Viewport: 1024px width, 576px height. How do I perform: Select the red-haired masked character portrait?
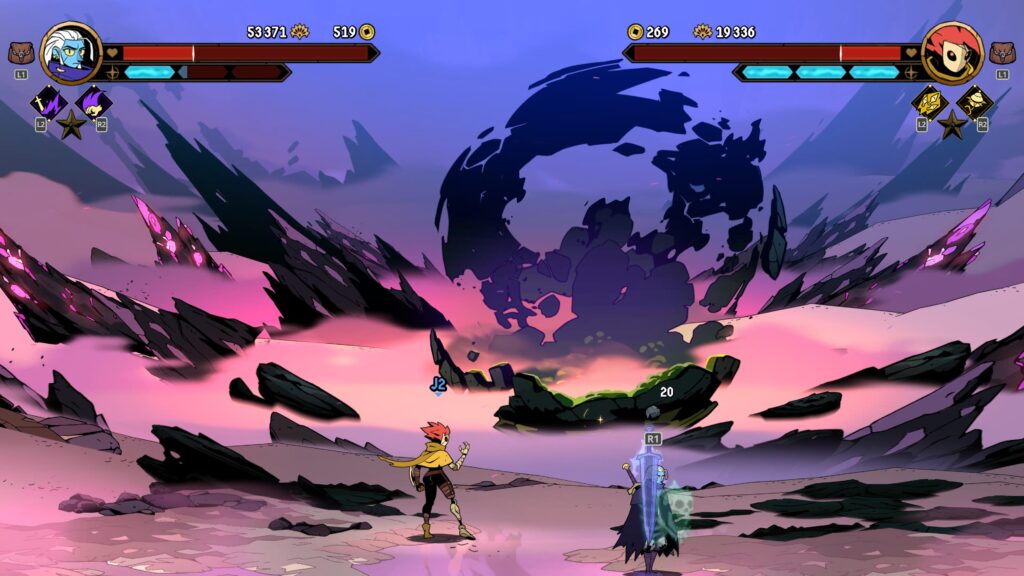951,53
